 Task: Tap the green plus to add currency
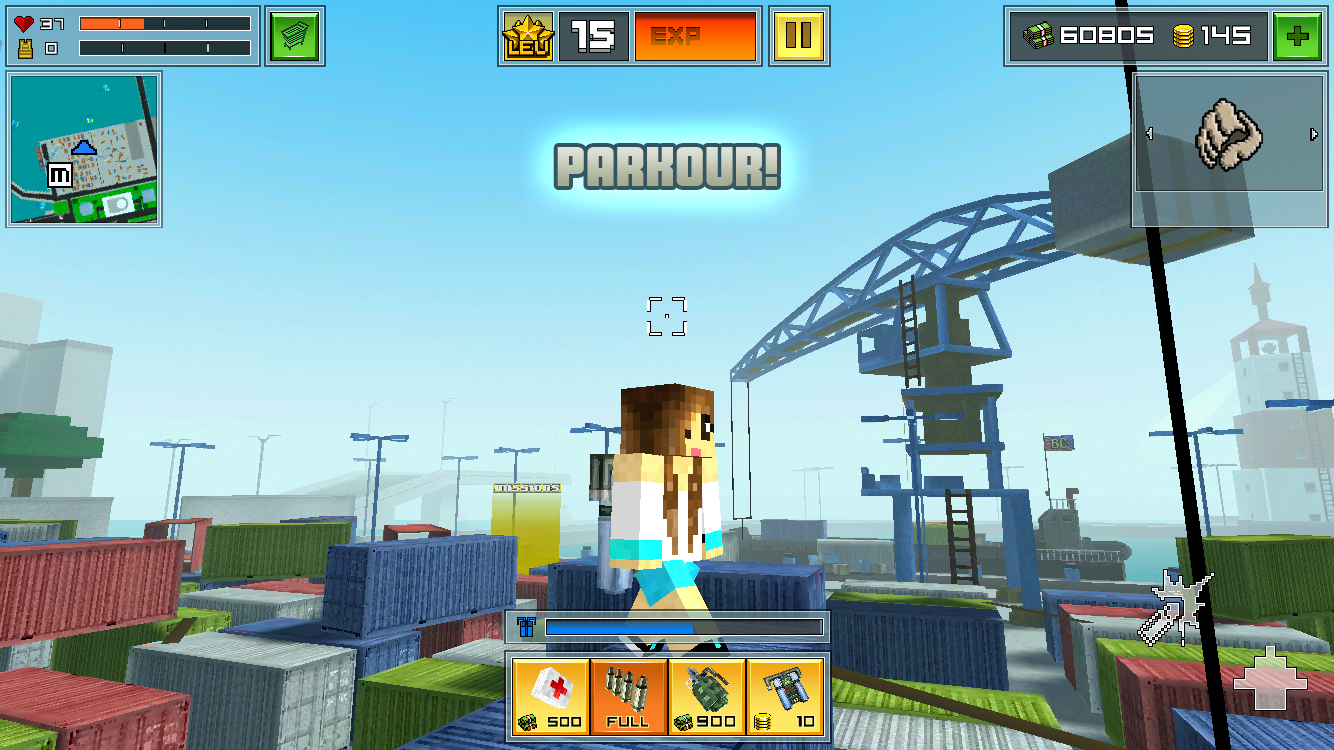pyautogui.click(x=1297, y=37)
